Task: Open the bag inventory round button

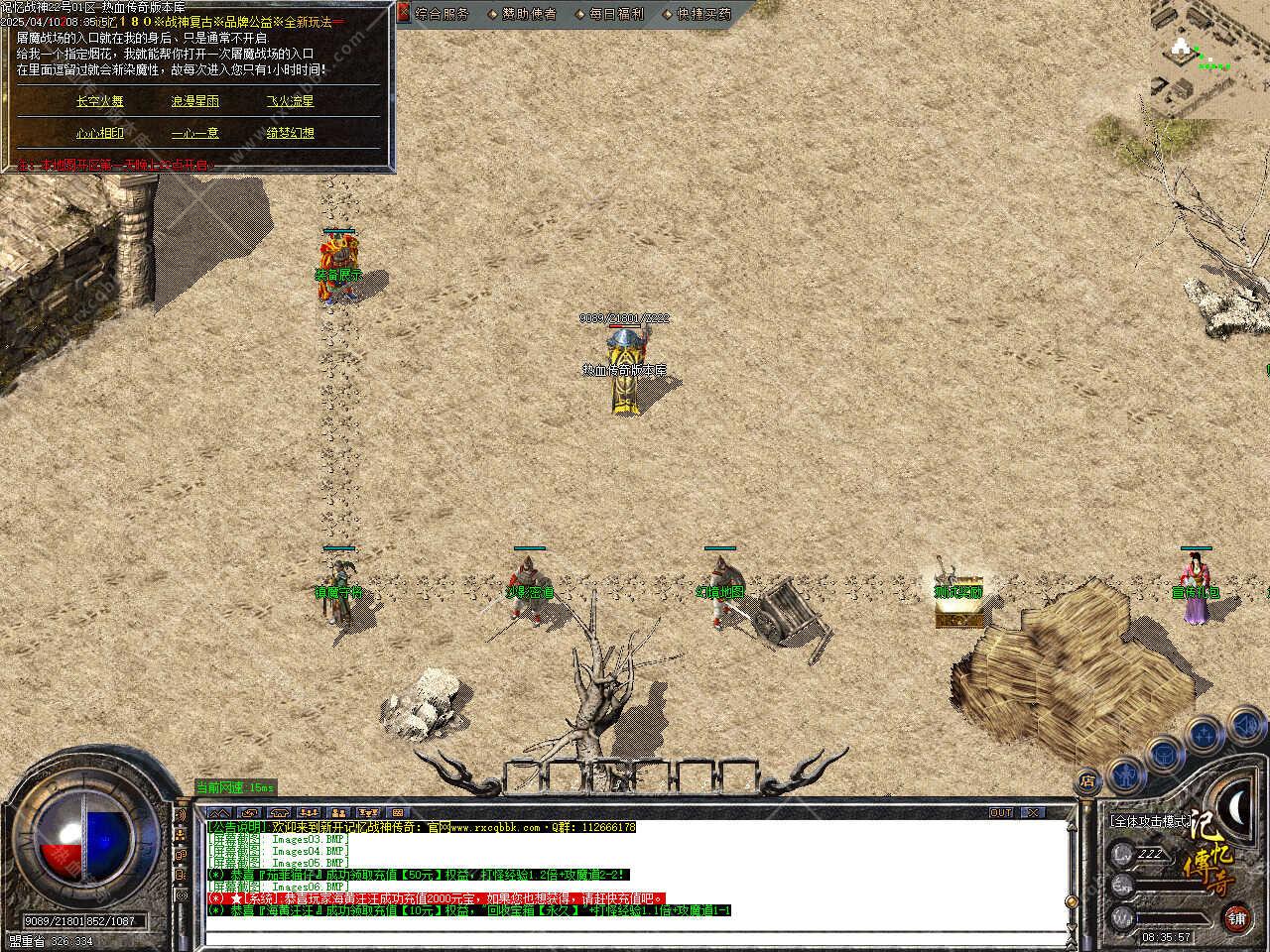Action: click(x=1164, y=753)
